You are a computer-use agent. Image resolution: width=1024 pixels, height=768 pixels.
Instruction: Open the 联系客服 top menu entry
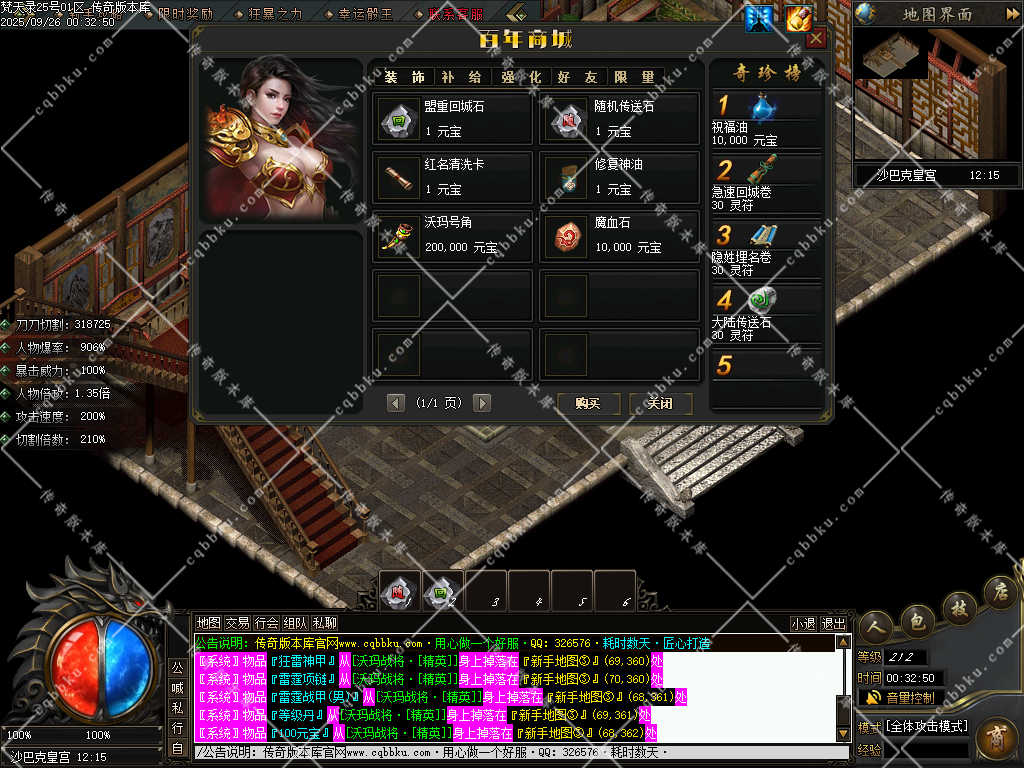tap(455, 14)
